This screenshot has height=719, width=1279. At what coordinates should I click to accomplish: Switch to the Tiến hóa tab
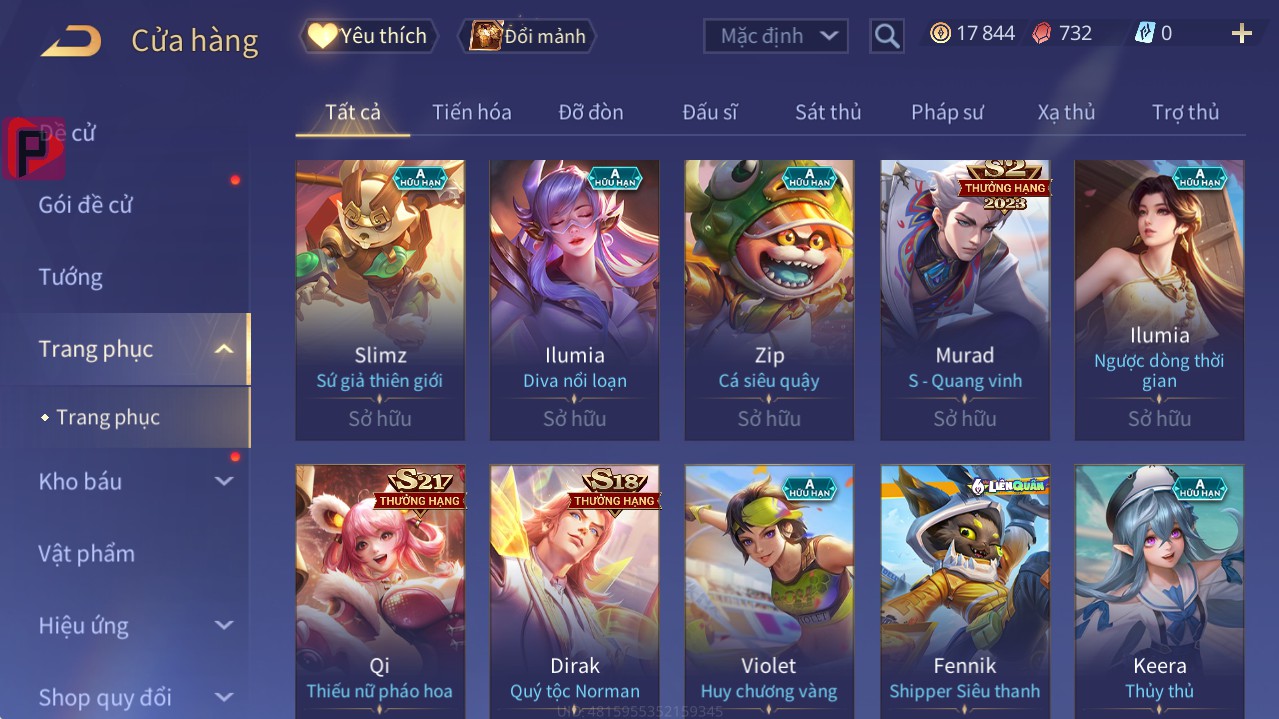pos(471,112)
